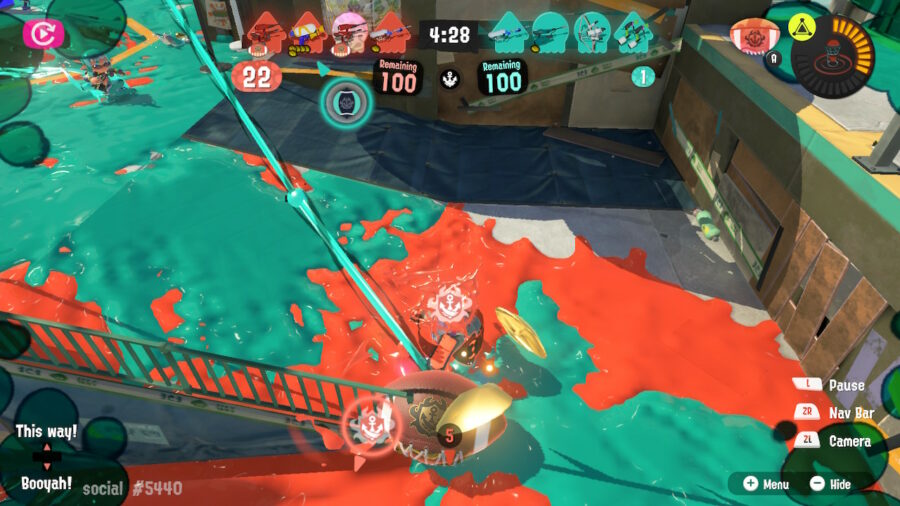
Task: Select the first teal team player icon
Action: tap(509, 33)
